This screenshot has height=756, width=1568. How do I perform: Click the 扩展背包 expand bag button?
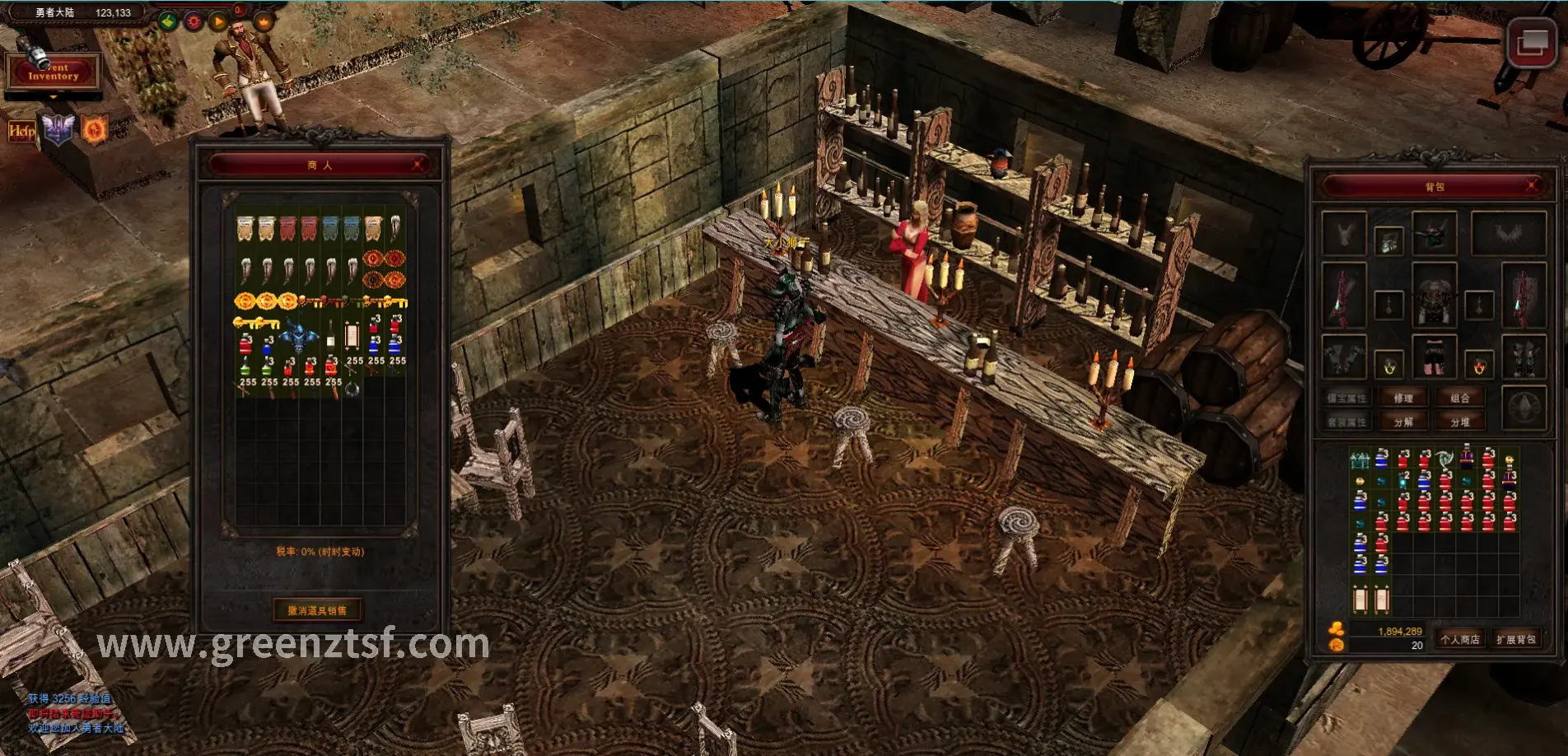pos(1515,639)
